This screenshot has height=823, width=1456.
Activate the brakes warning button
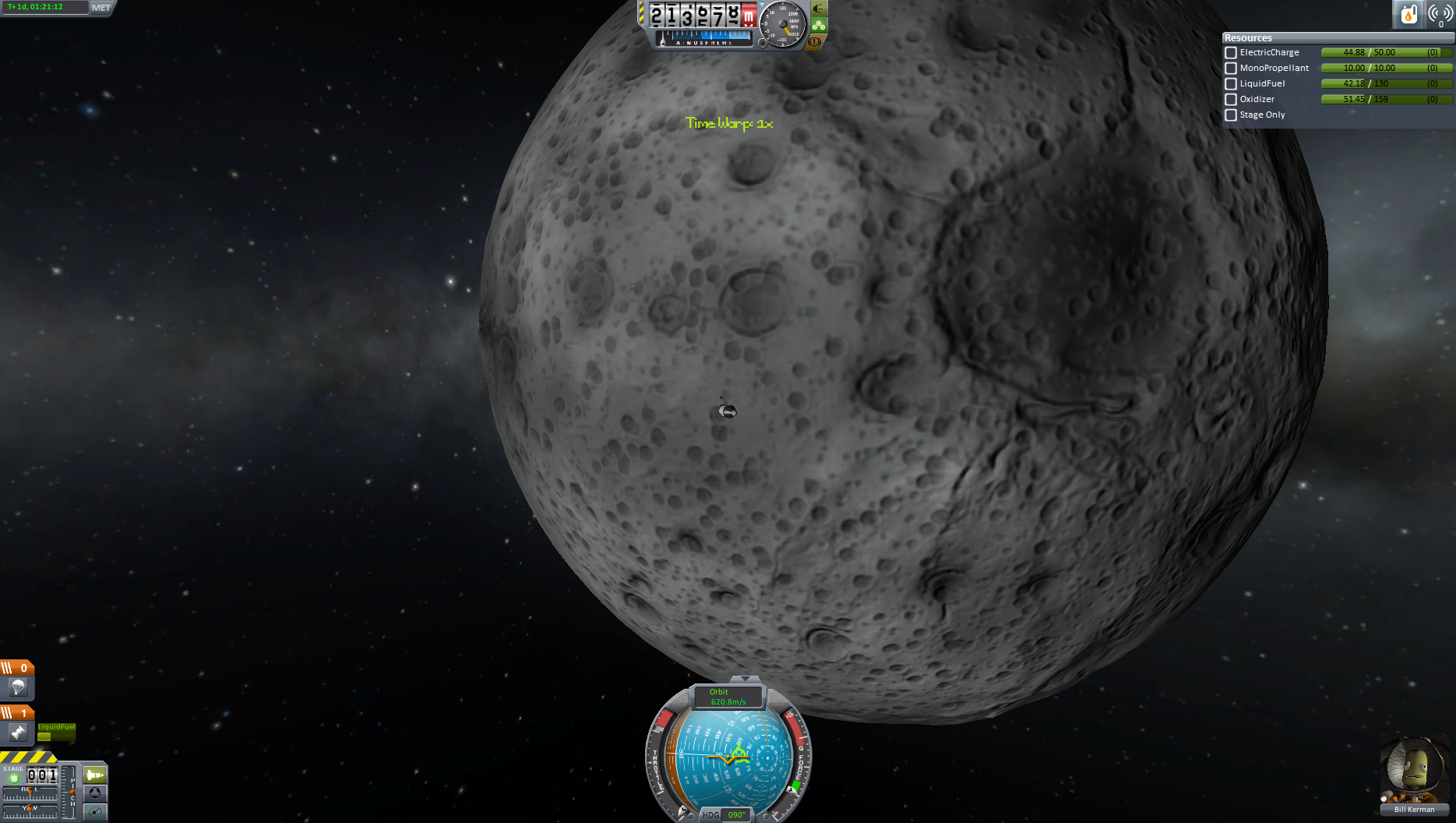(x=816, y=41)
